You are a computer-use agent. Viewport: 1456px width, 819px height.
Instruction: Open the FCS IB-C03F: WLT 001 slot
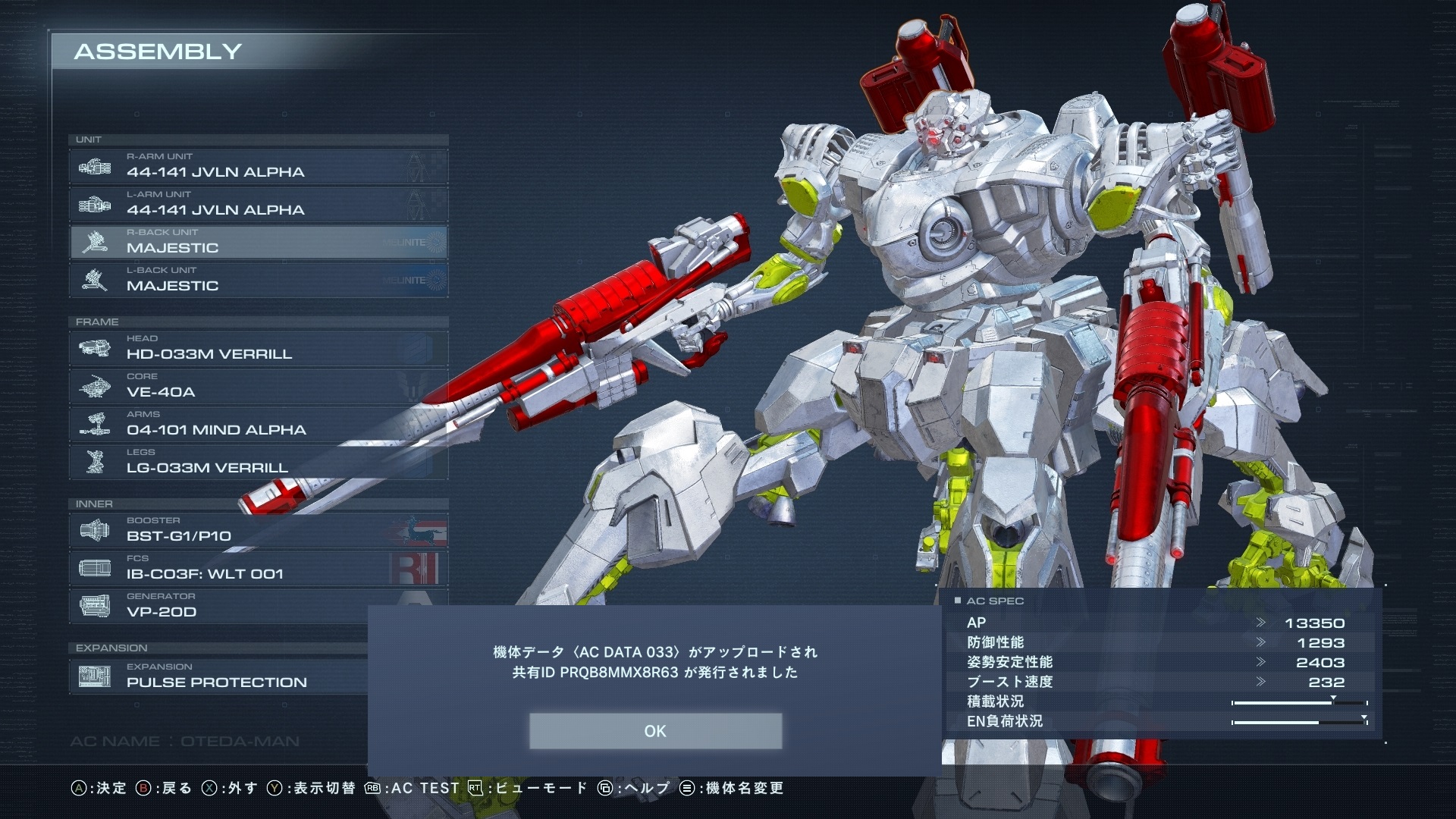pyautogui.click(x=258, y=568)
